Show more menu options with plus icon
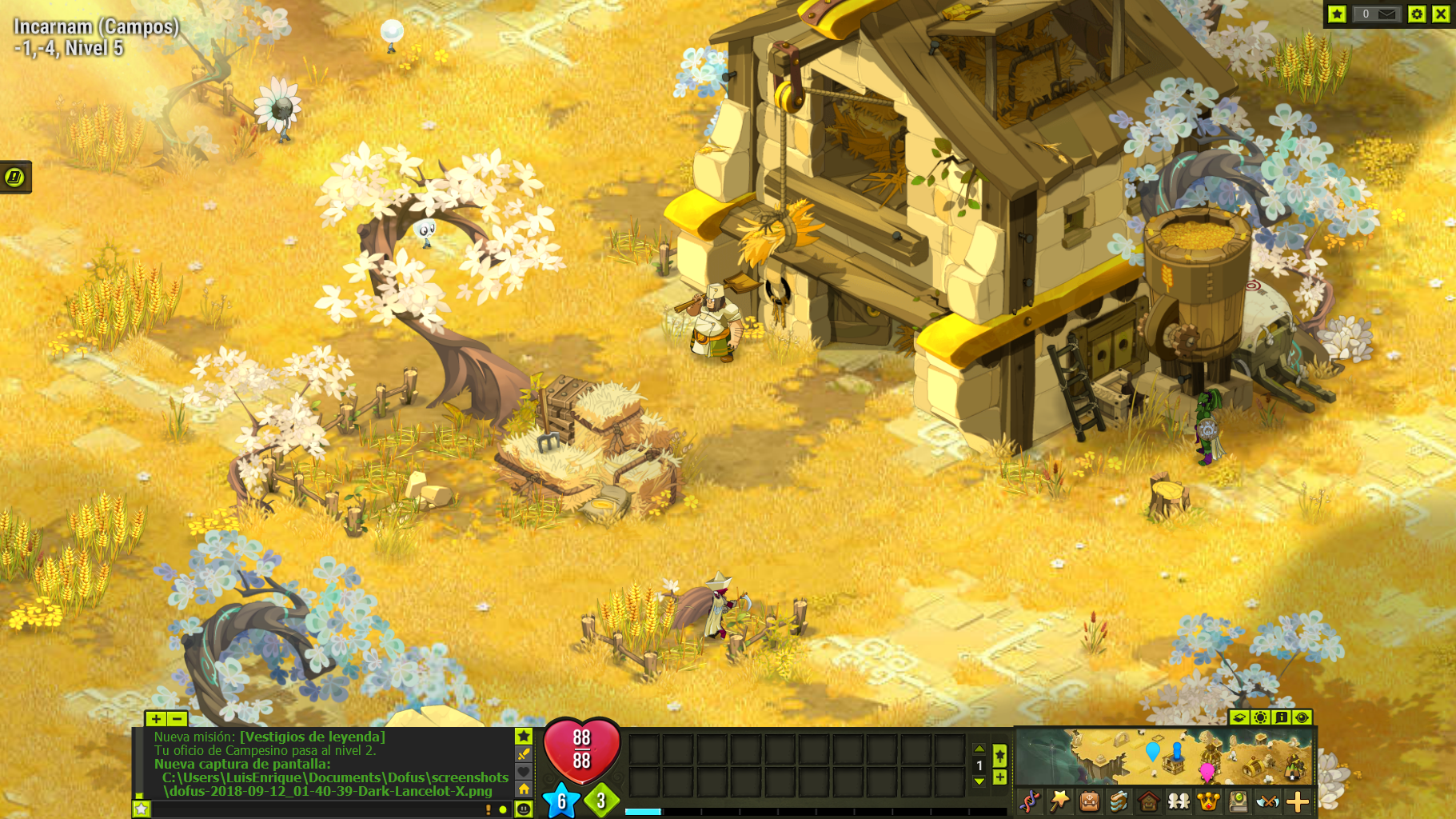This screenshot has height=819, width=1456. [1298, 801]
